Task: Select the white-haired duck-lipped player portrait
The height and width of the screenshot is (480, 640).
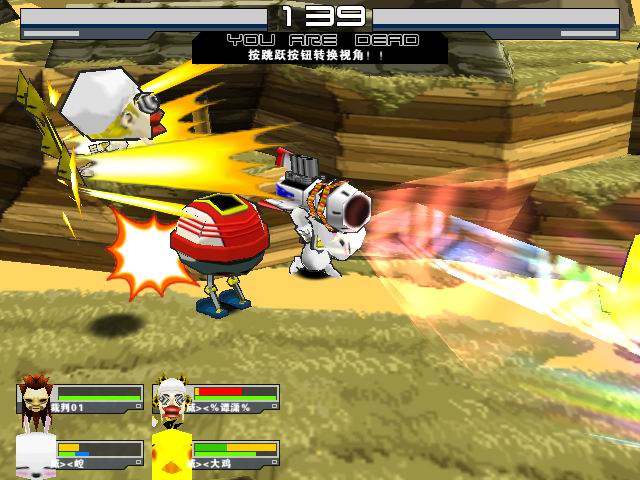Action: coord(172,398)
